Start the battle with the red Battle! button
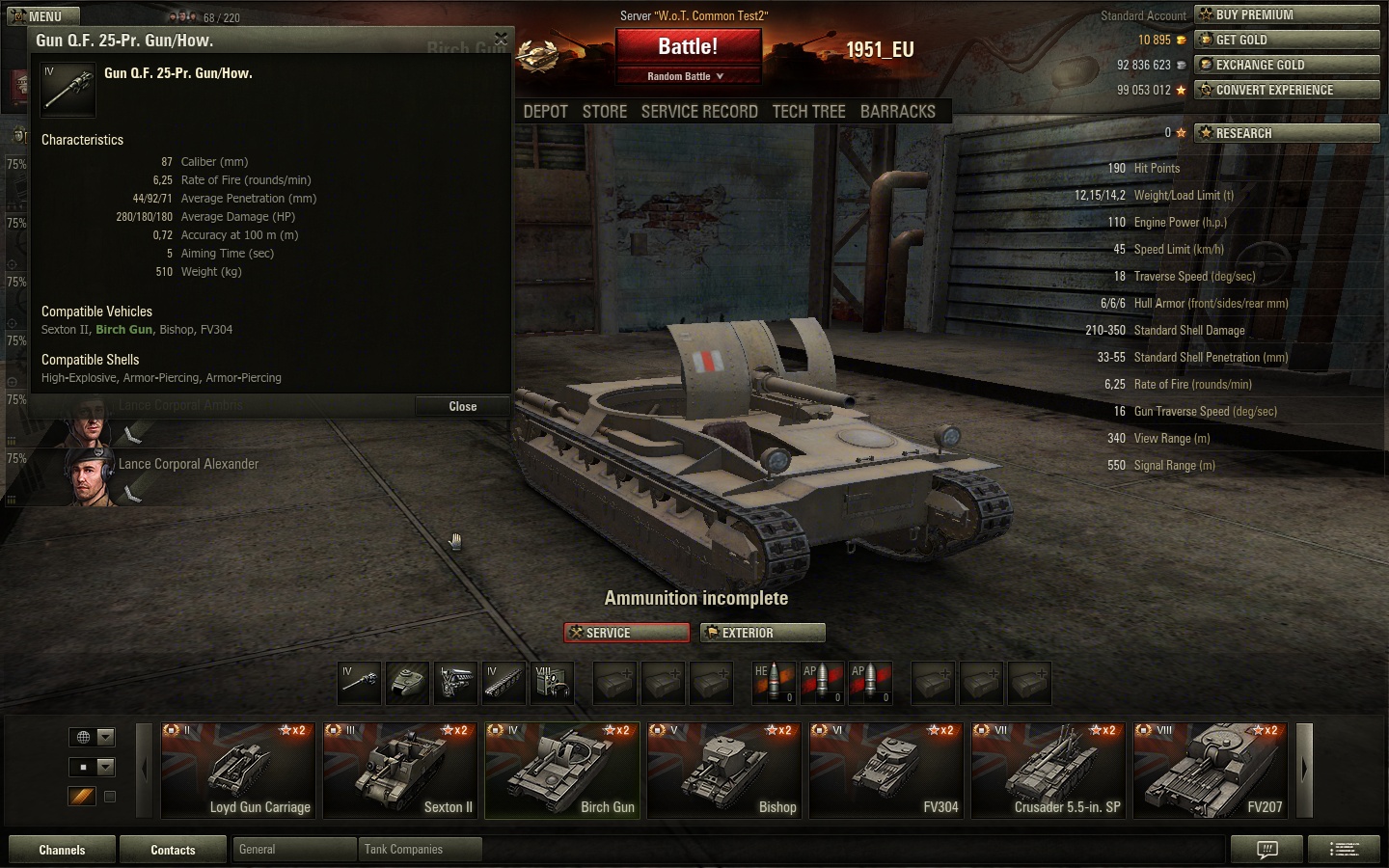The image size is (1389, 868). (x=688, y=46)
